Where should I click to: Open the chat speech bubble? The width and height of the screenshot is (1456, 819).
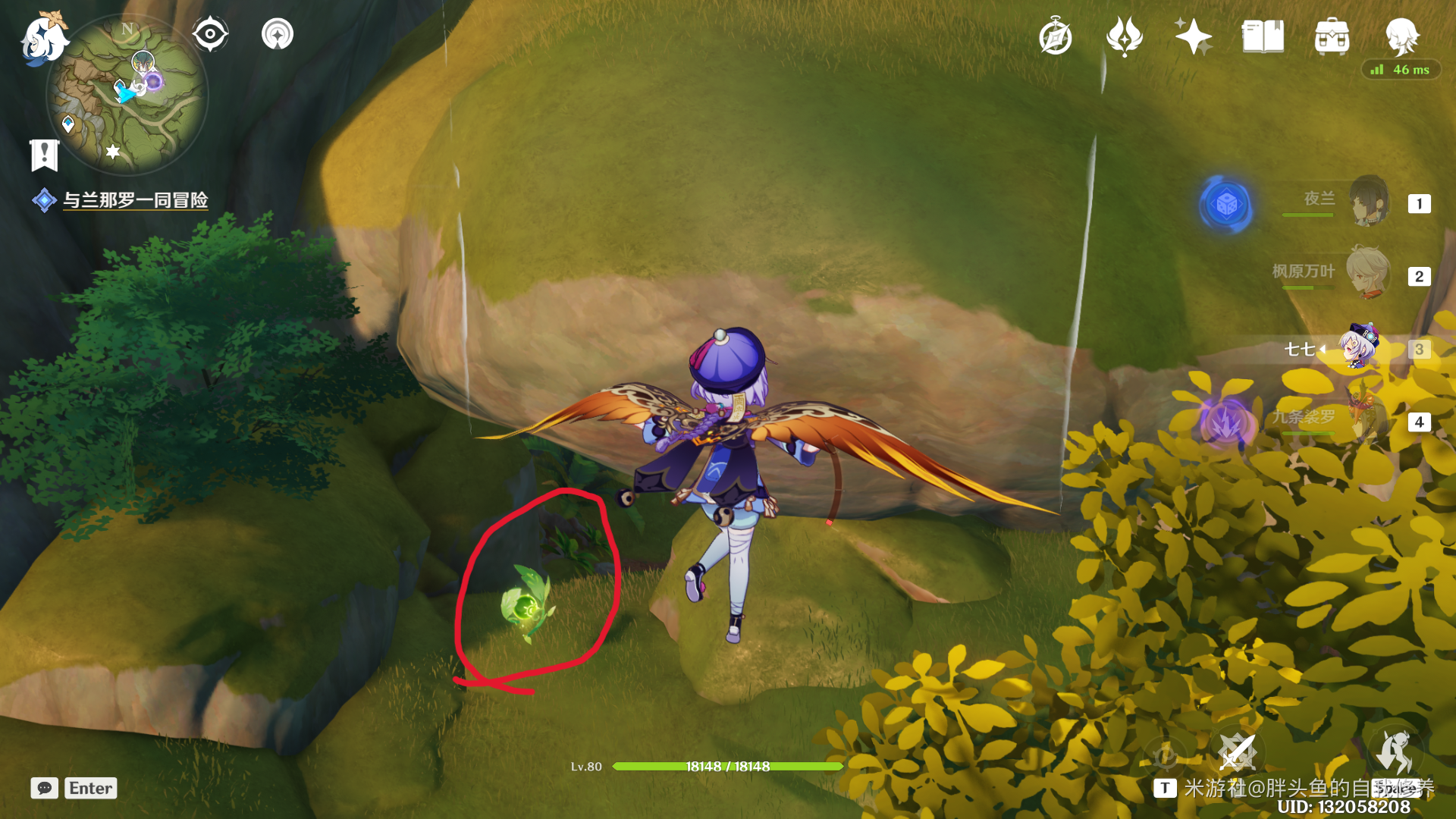[x=45, y=788]
